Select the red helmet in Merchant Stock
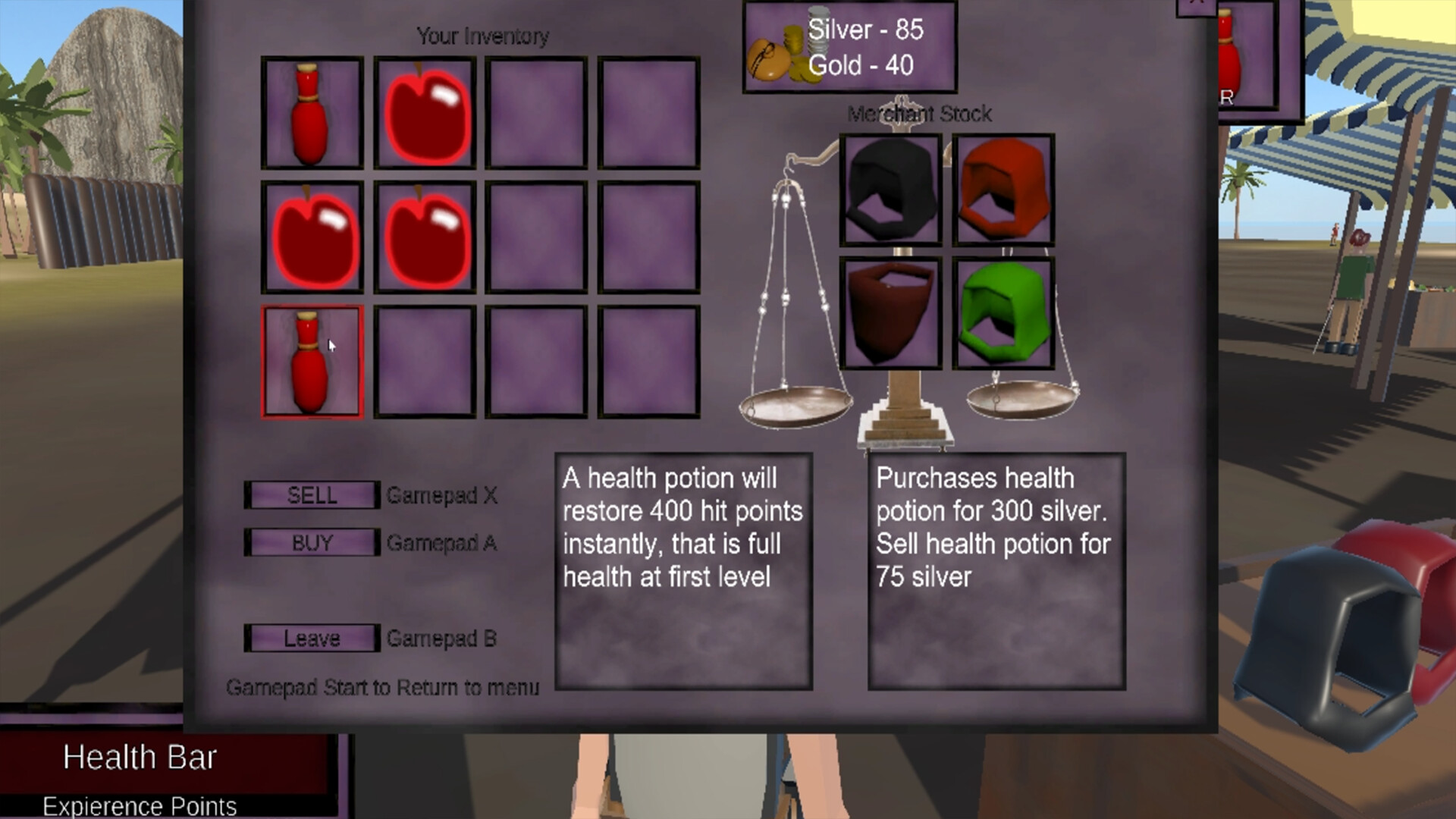 click(x=1003, y=187)
